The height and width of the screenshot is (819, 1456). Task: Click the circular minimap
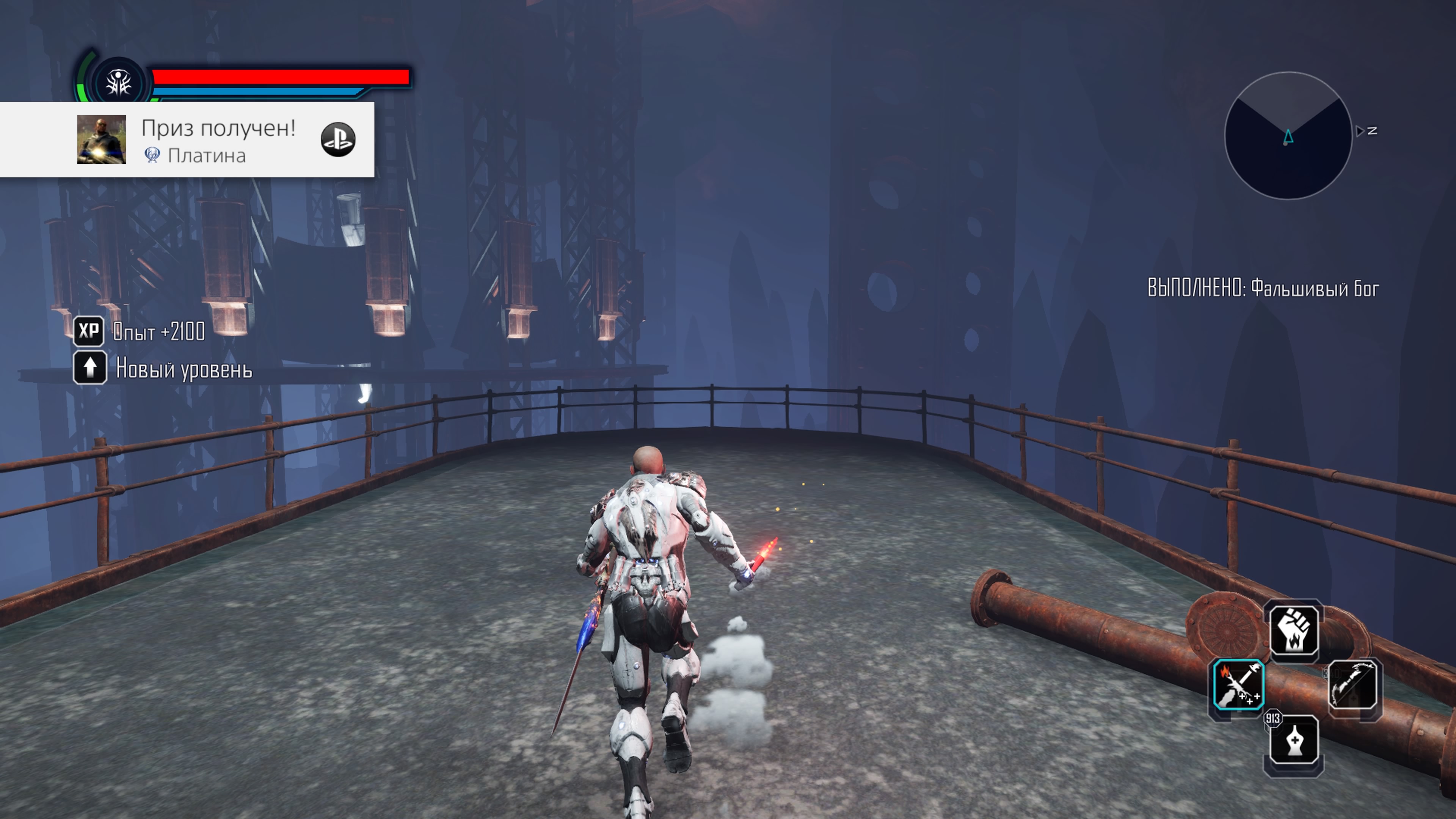tap(1288, 136)
